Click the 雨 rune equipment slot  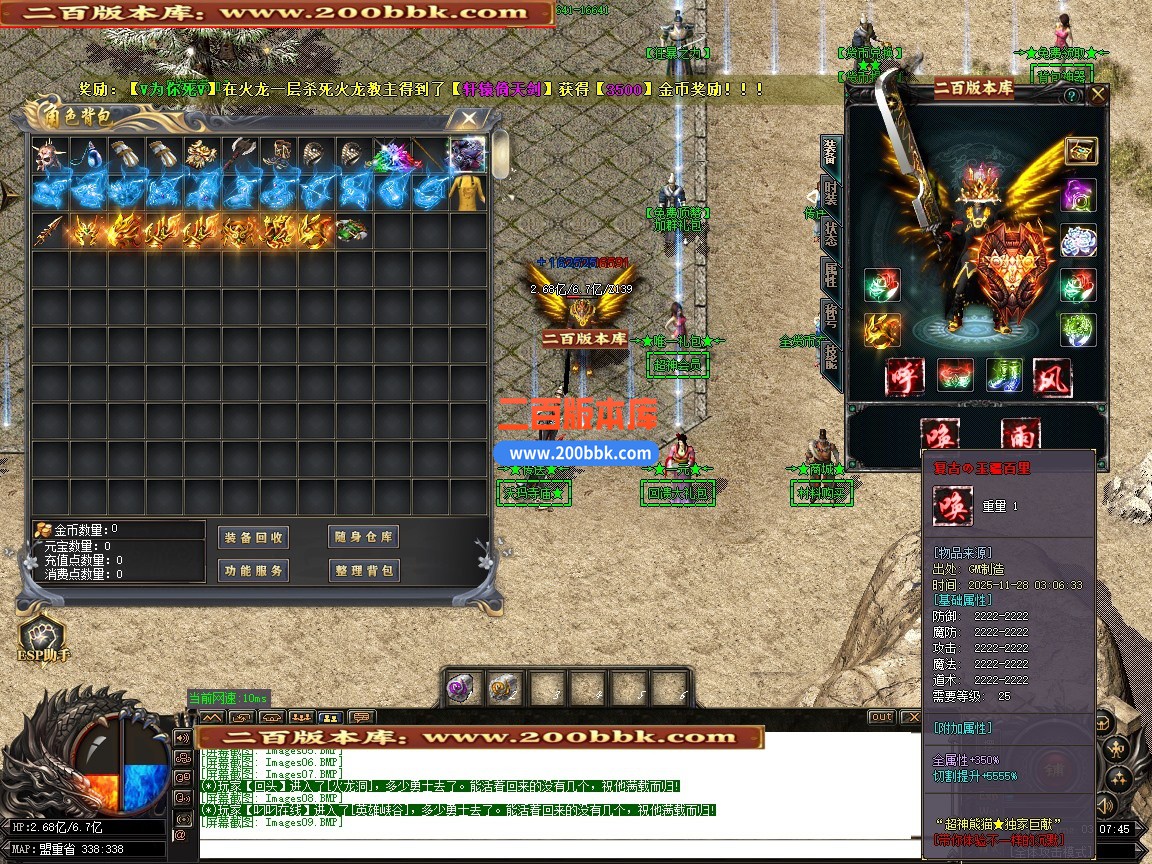[1019, 434]
